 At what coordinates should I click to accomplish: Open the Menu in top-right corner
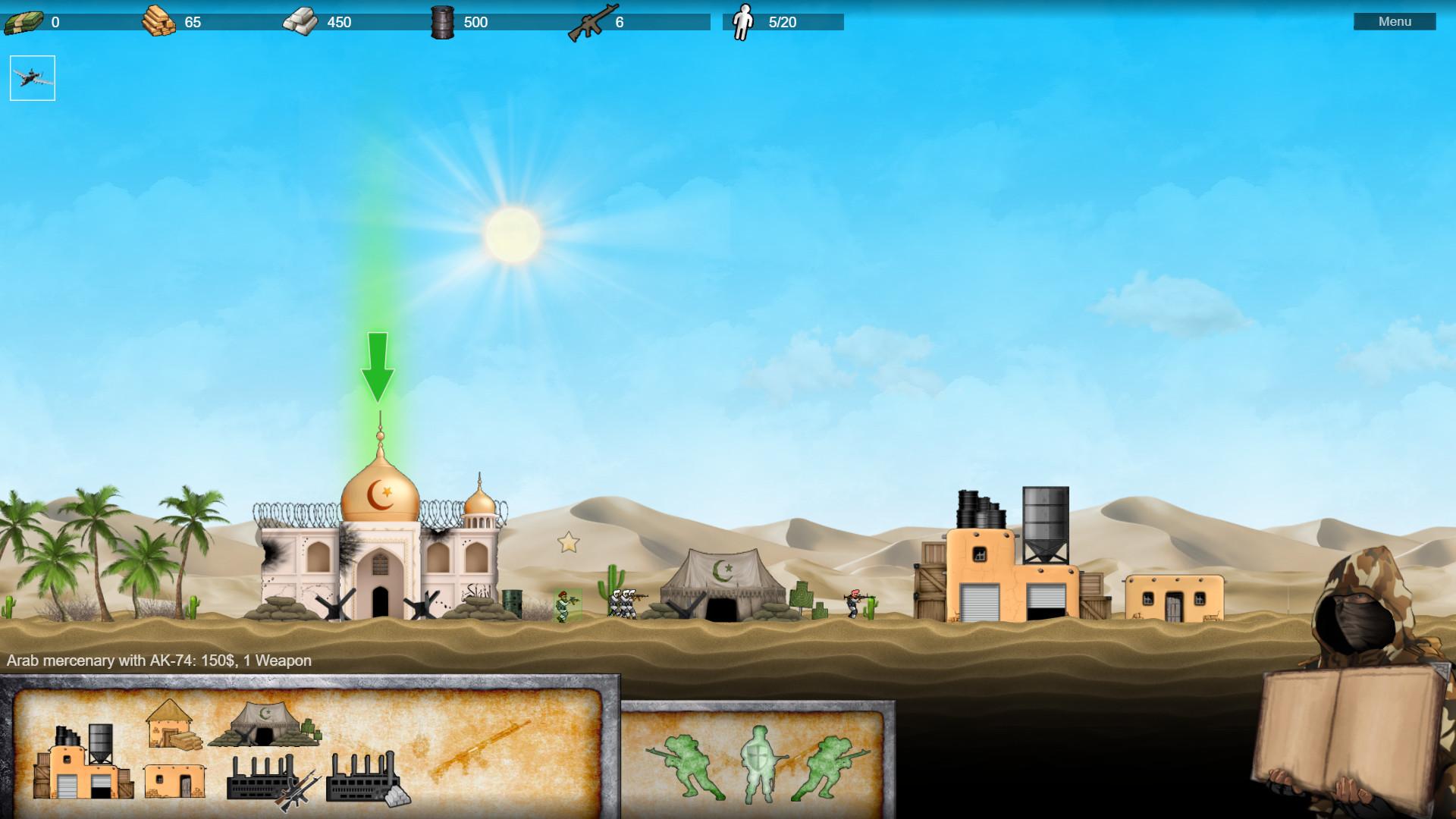[x=1395, y=22]
